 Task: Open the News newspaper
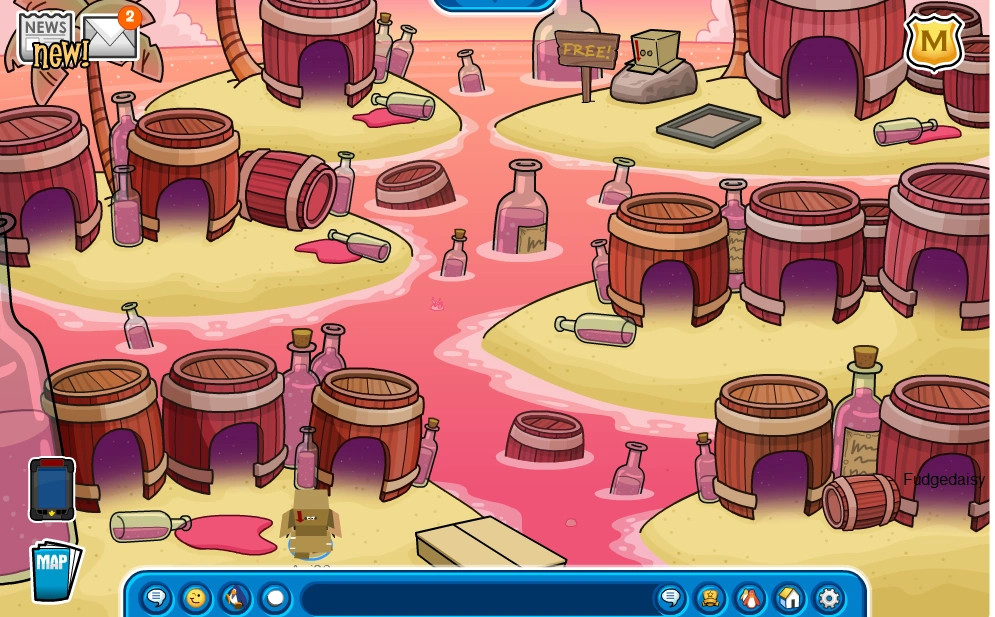[x=47, y=38]
